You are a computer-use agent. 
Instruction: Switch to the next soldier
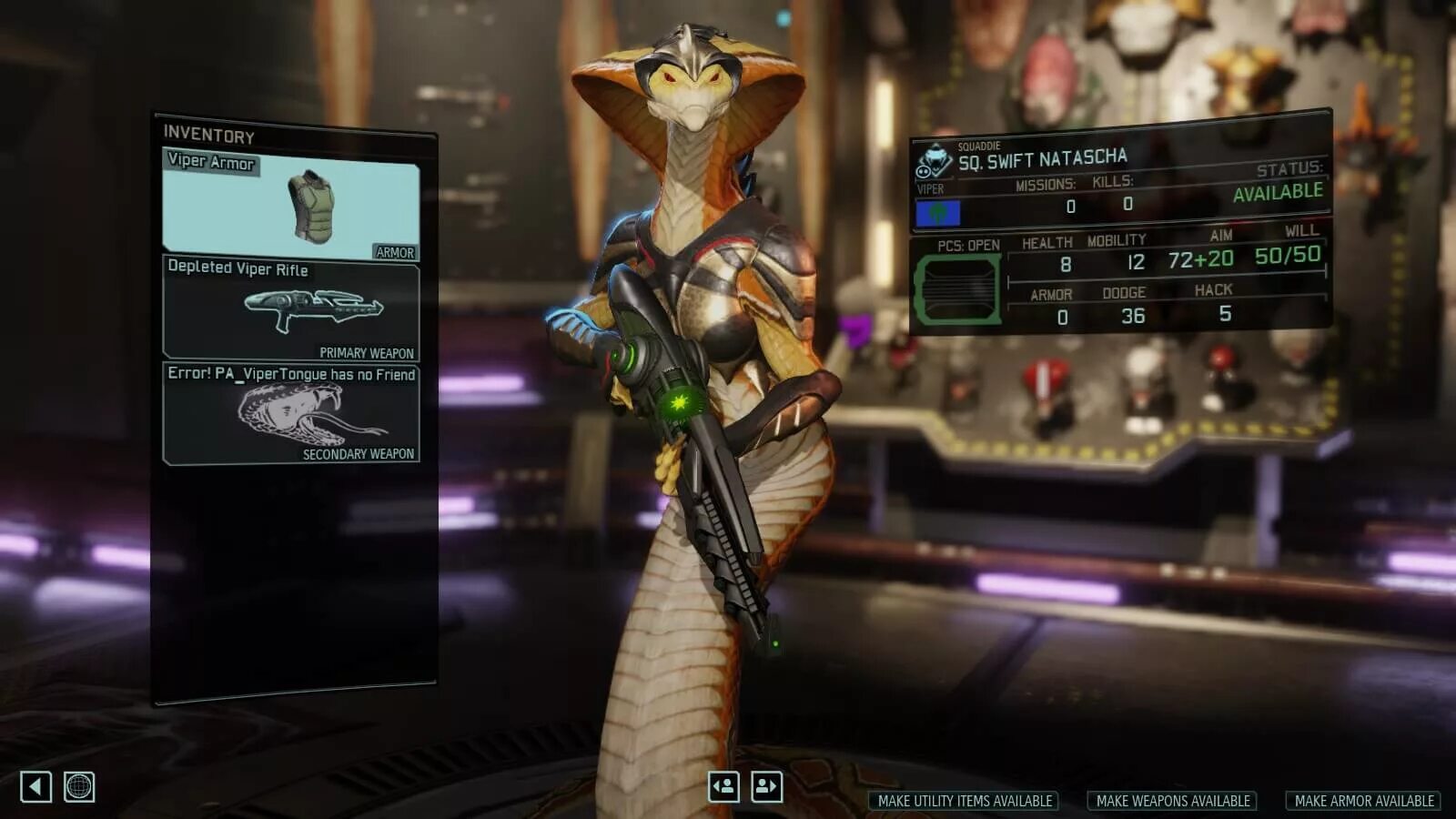coord(766,786)
